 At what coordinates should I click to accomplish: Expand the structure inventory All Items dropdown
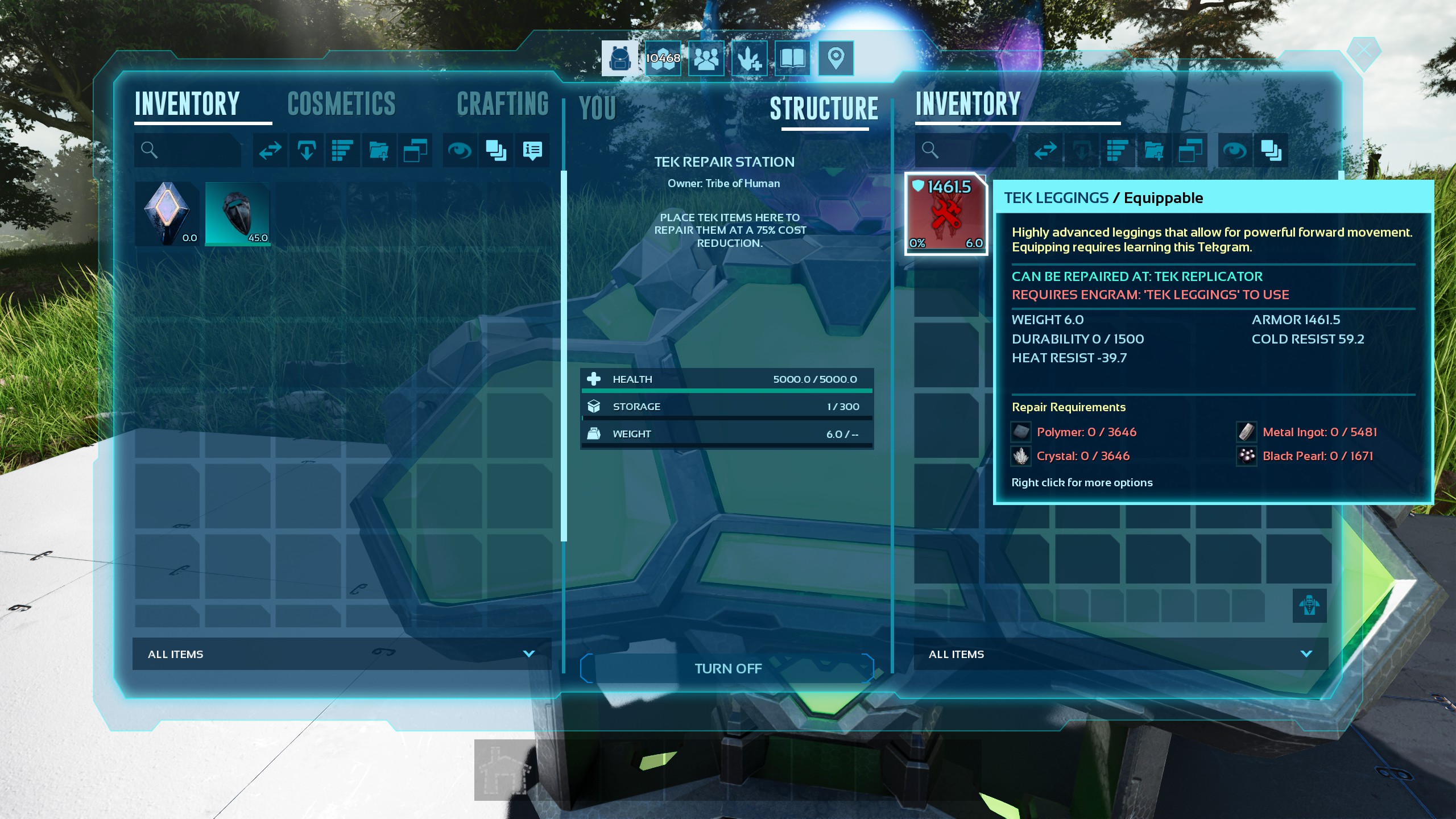tap(1120, 654)
